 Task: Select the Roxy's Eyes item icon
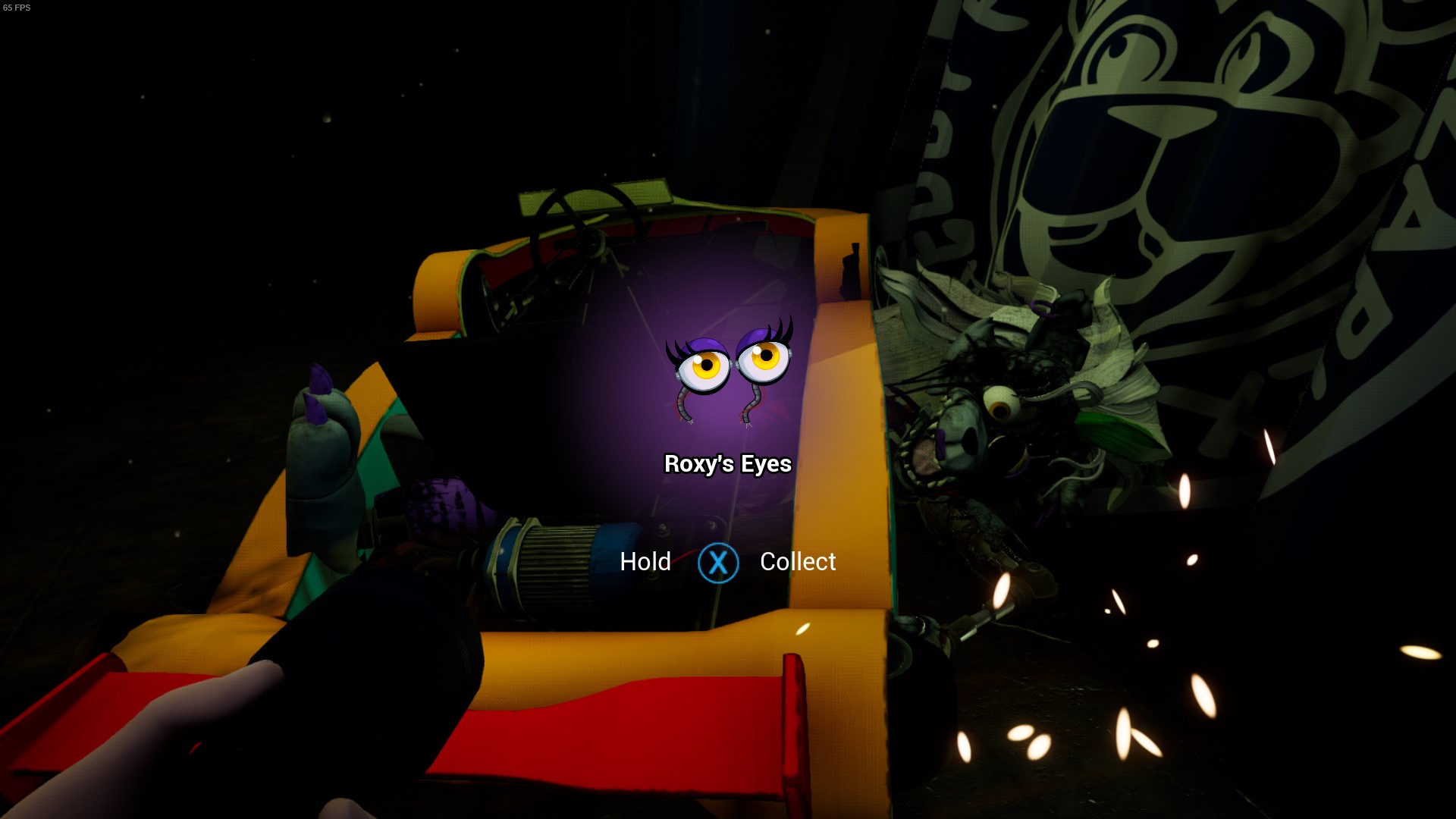(x=729, y=370)
